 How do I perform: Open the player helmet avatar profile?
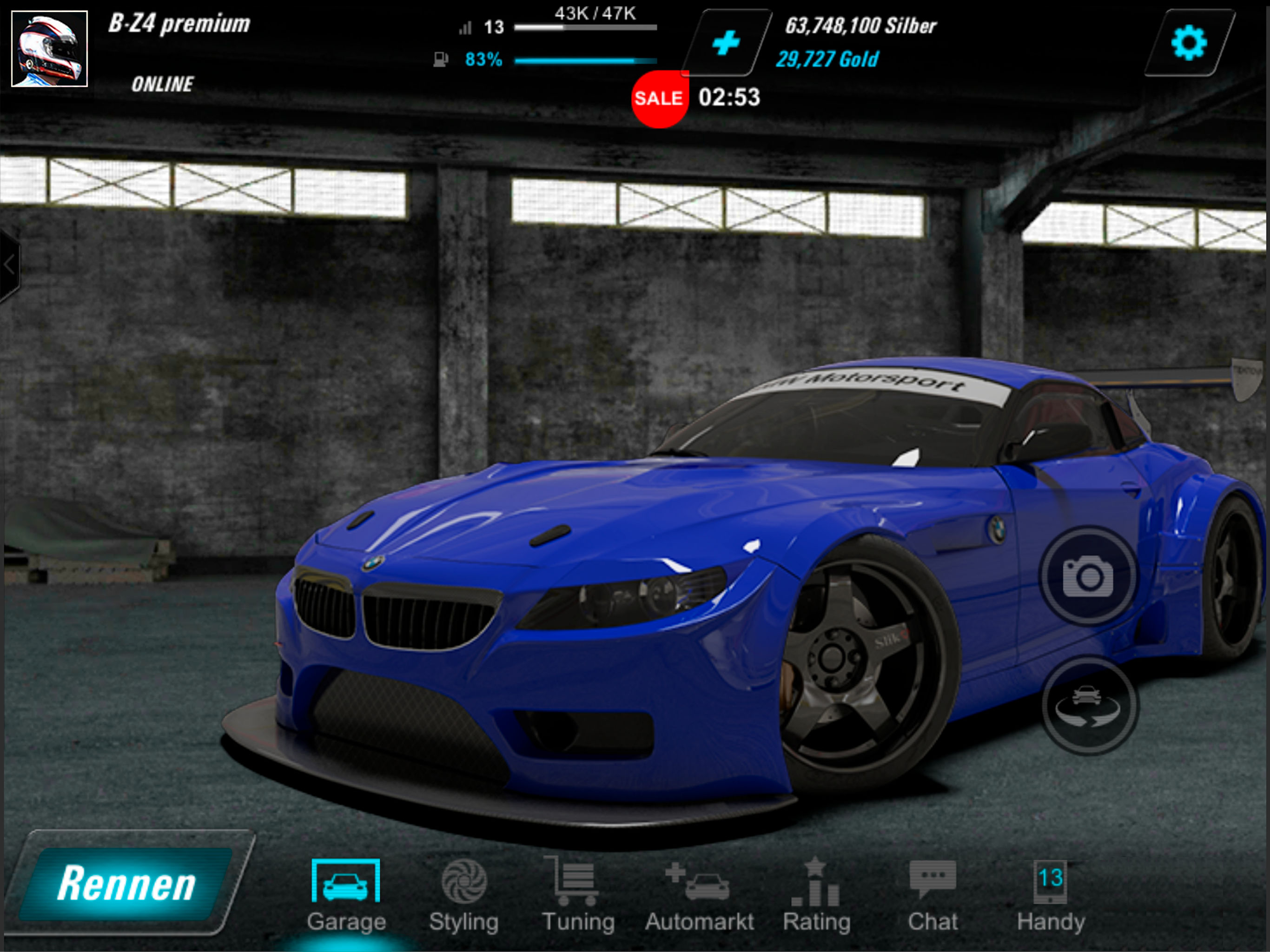pyautogui.click(x=49, y=49)
